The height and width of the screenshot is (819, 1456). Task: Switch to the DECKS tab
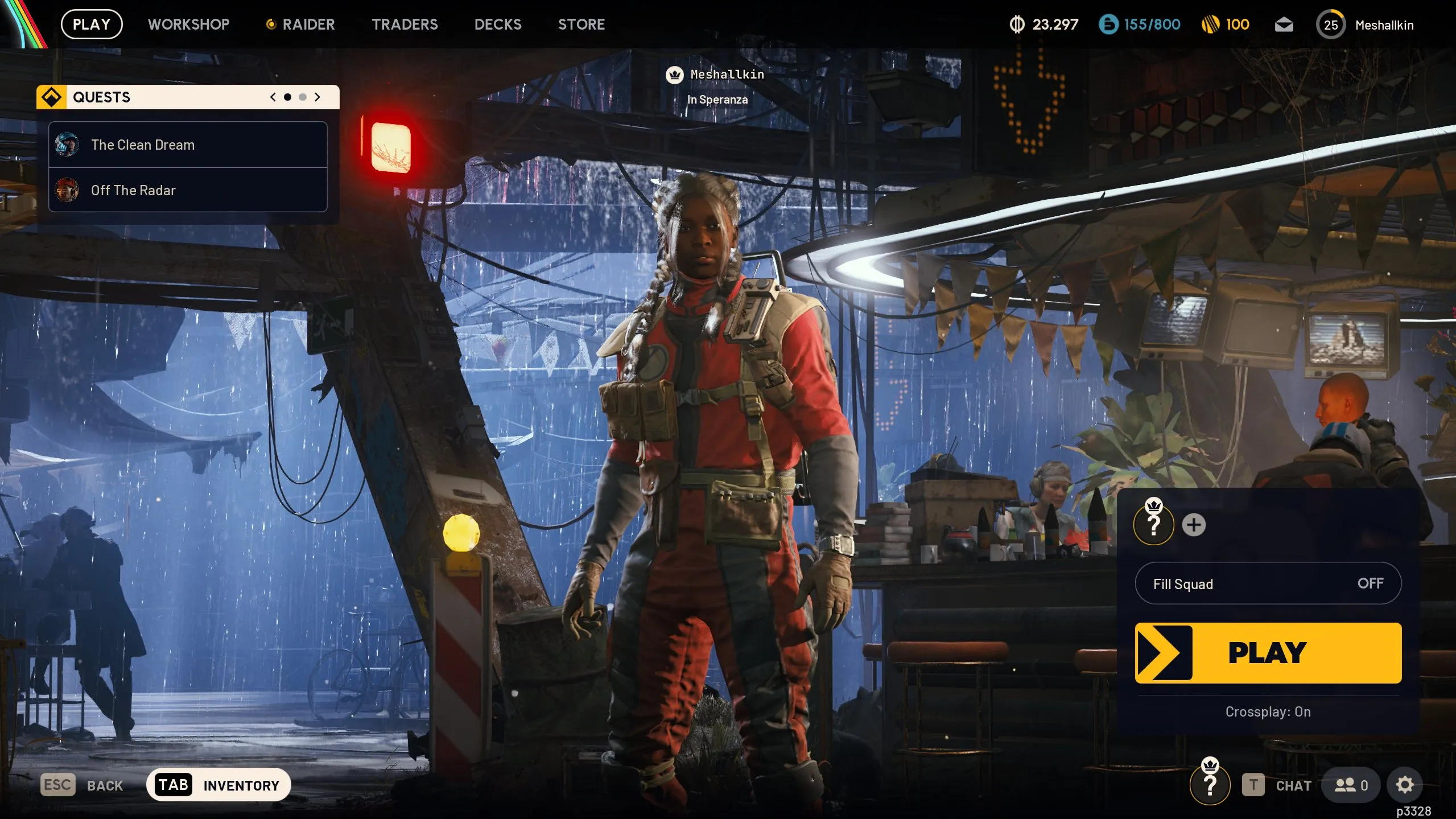[497, 24]
